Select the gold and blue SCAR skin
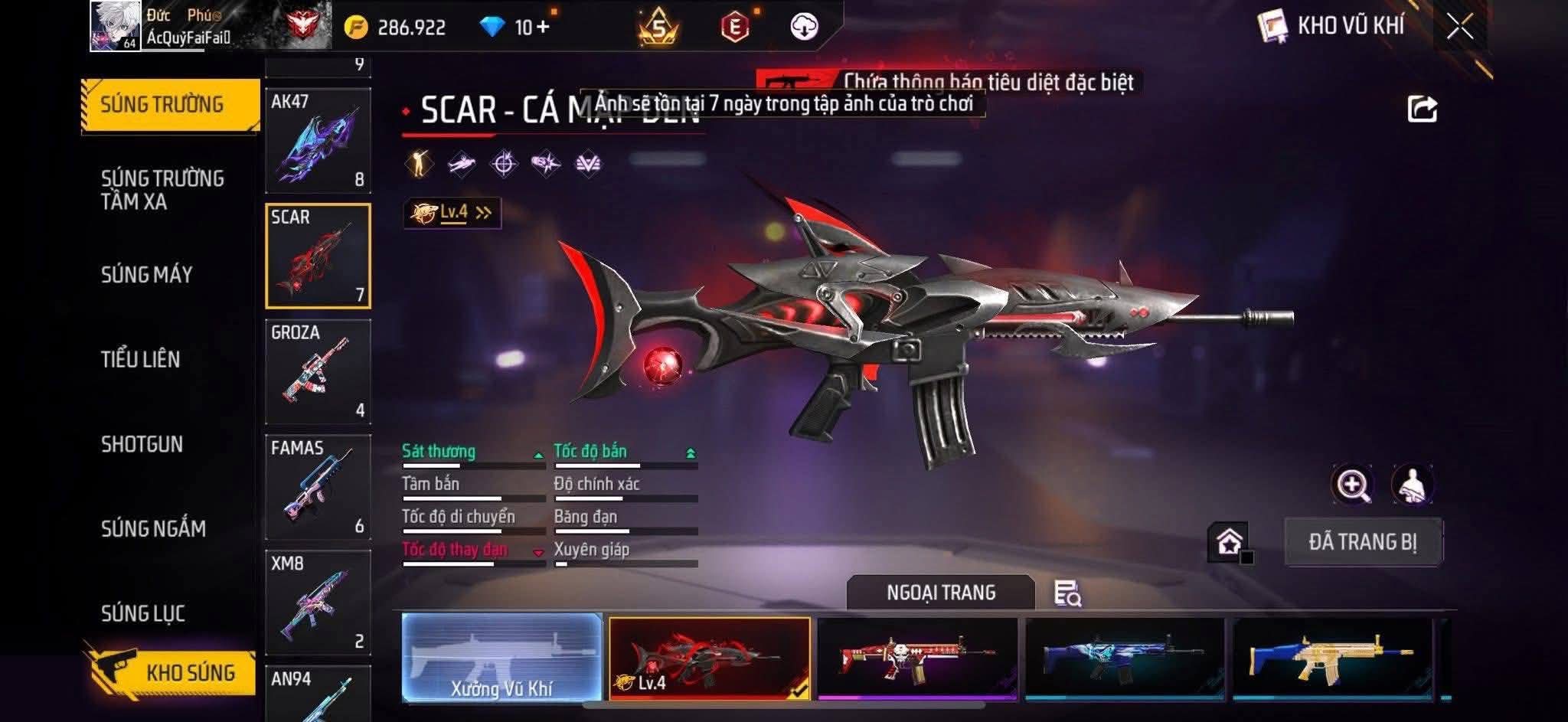1568x722 pixels. click(x=1331, y=658)
